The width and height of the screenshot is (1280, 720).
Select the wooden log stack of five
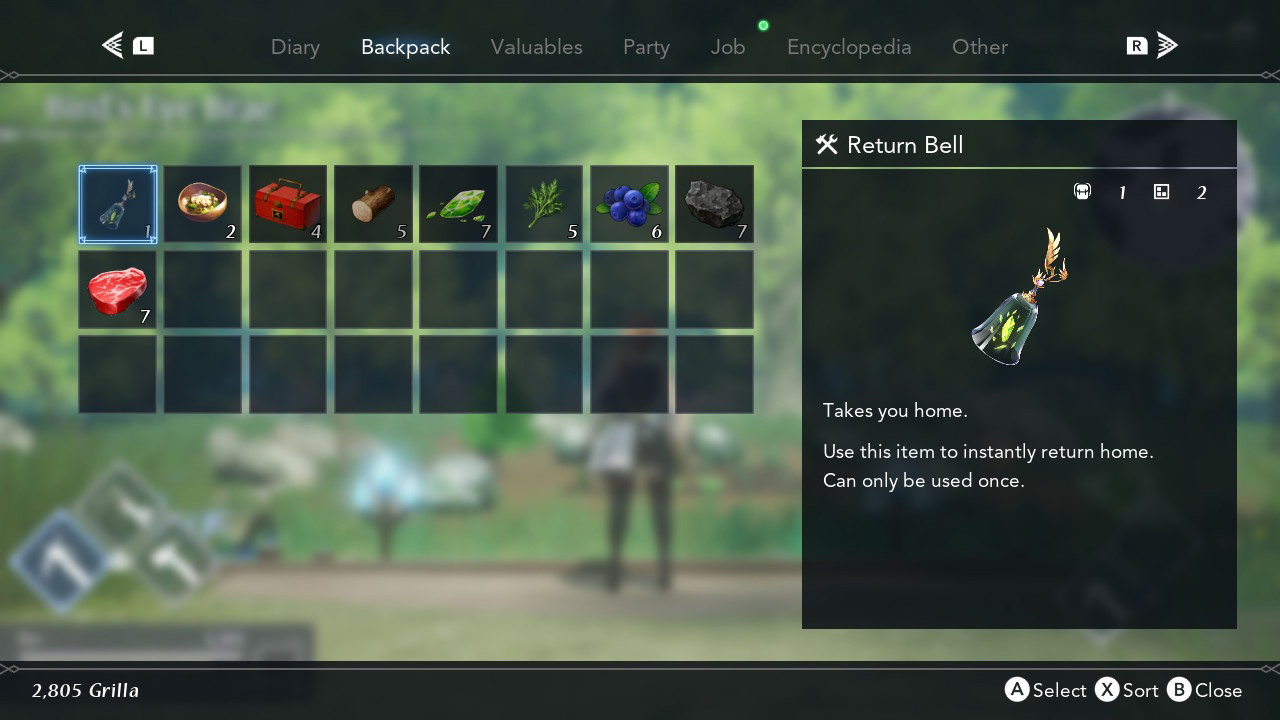pyautogui.click(x=372, y=204)
